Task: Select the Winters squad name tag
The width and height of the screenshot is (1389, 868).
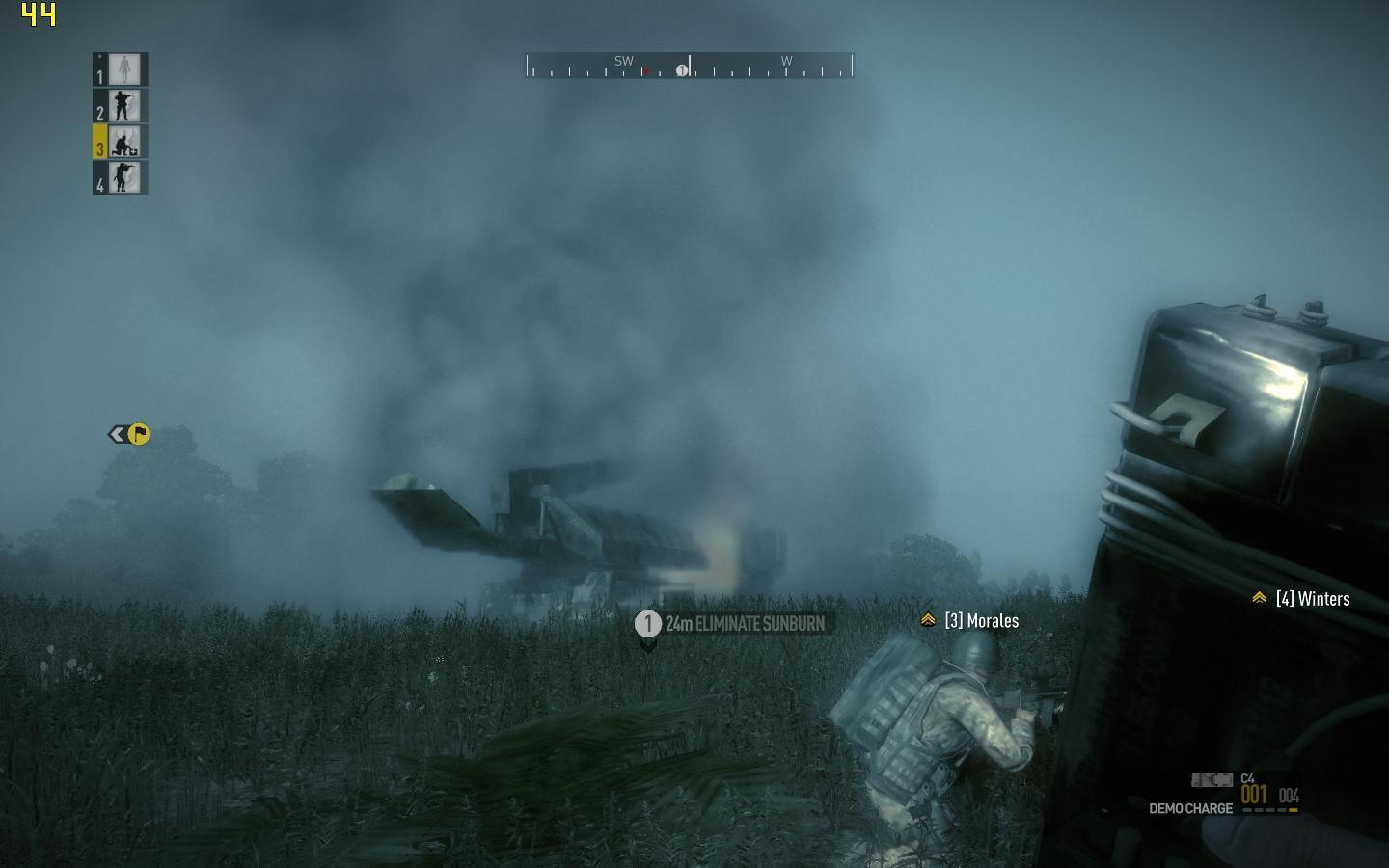Action: click(x=1302, y=599)
